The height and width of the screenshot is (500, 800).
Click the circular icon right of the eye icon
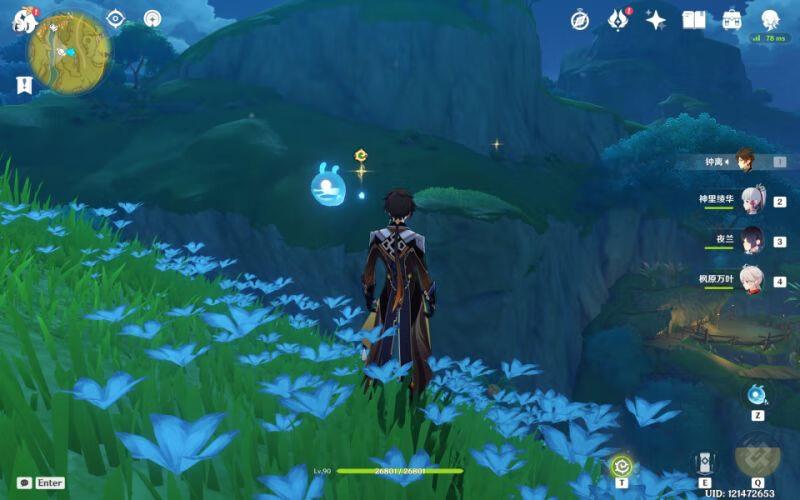(152, 18)
